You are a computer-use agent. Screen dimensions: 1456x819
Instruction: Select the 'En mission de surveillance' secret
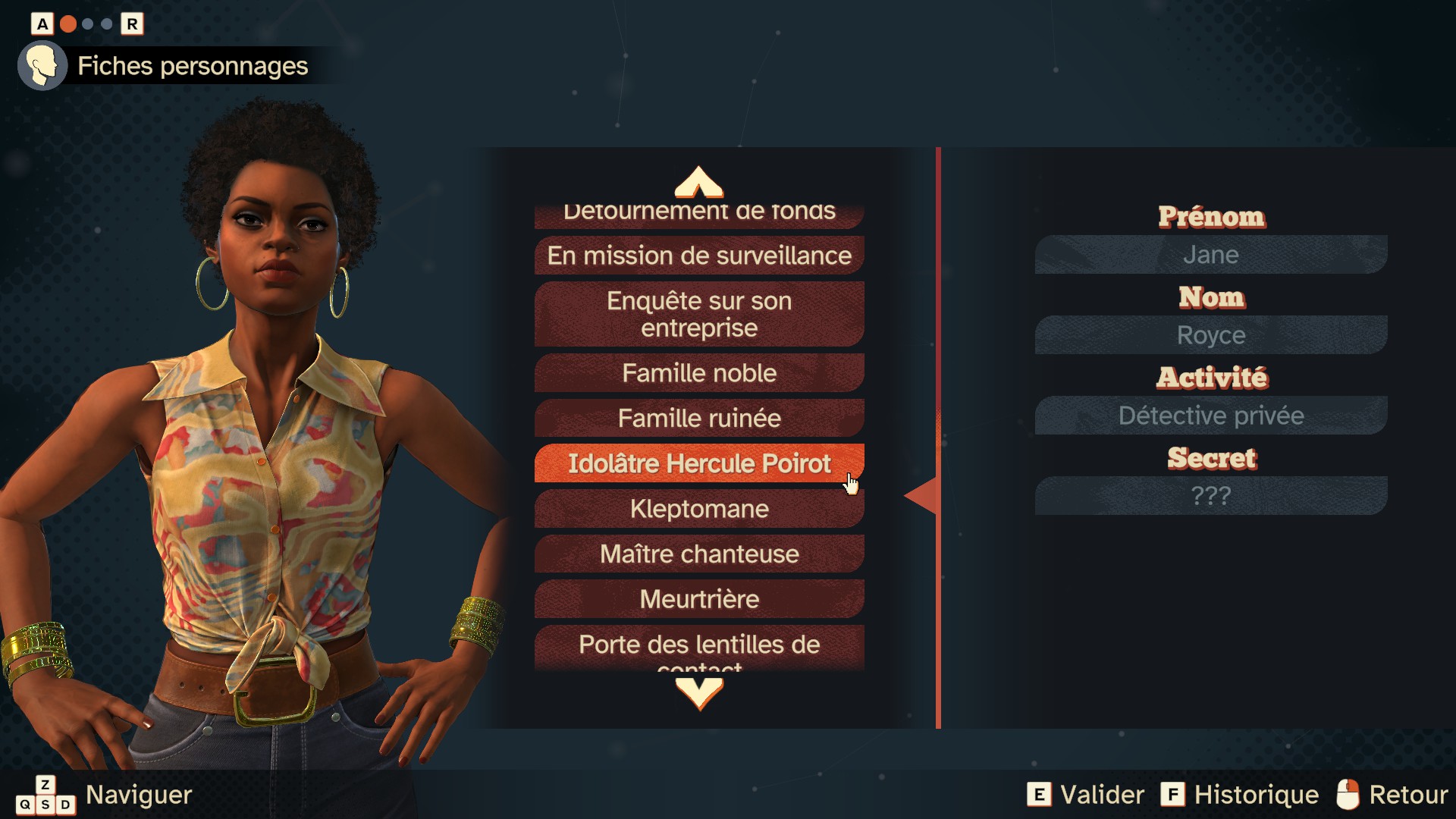point(698,256)
